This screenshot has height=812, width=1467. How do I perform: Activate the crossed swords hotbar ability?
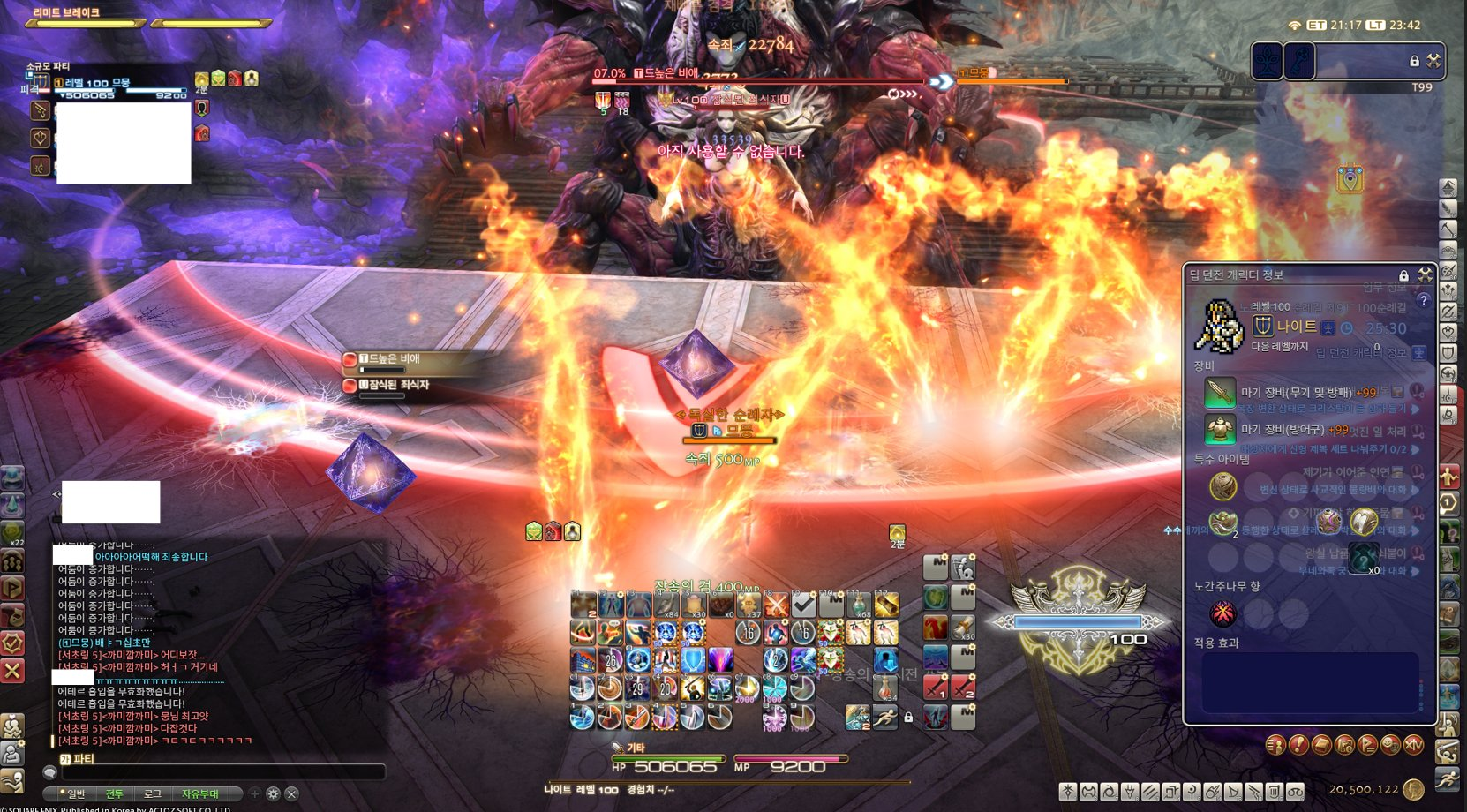click(x=776, y=605)
